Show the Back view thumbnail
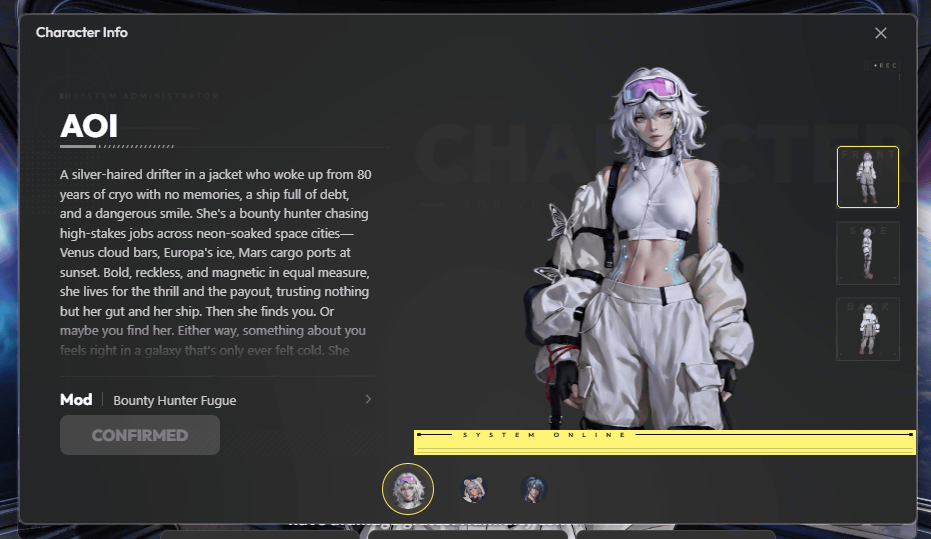The image size is (931, 539). coord(867,329)
